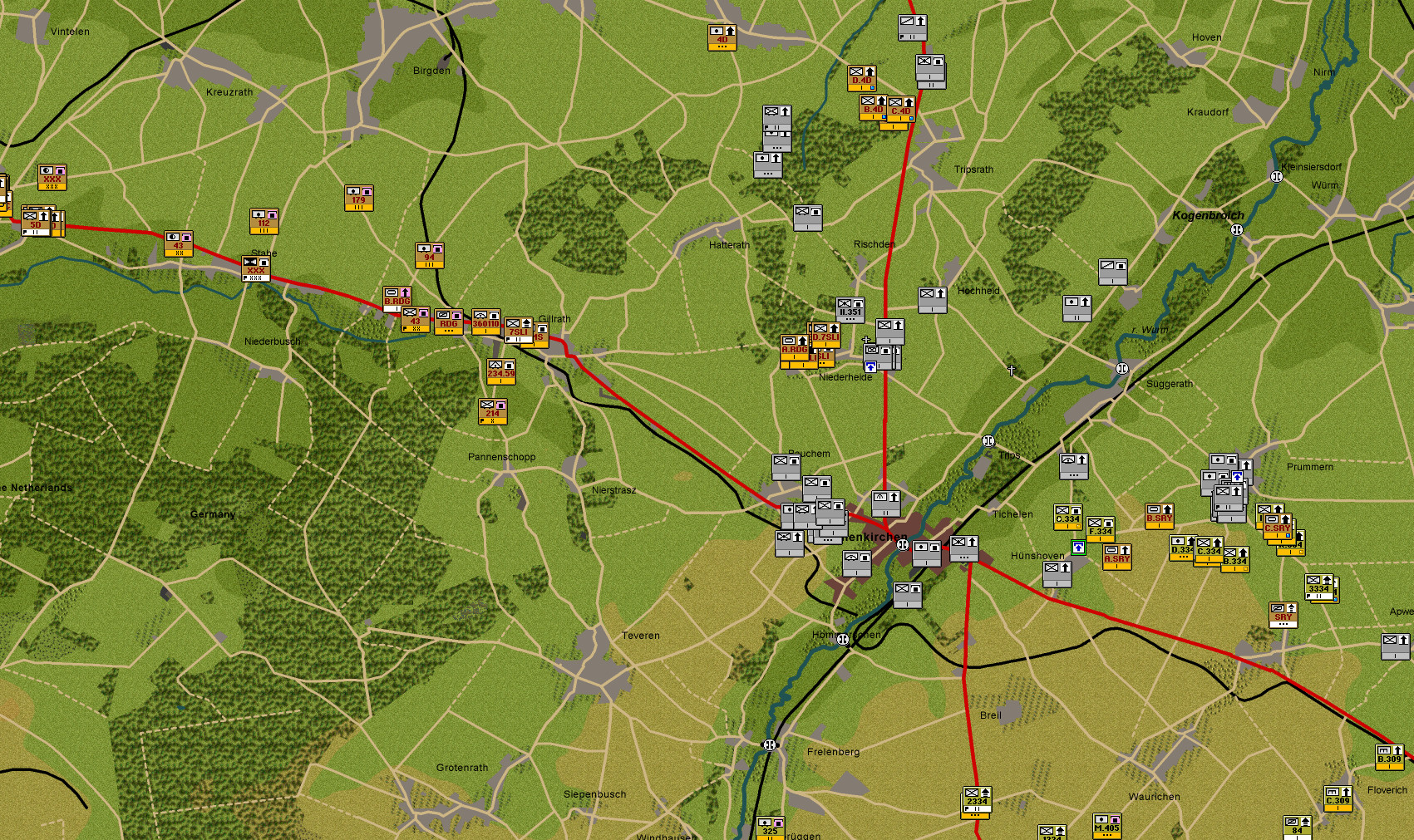Click the M.405 counter near Waurichen
The image size is (1414, 840).
1106,828
